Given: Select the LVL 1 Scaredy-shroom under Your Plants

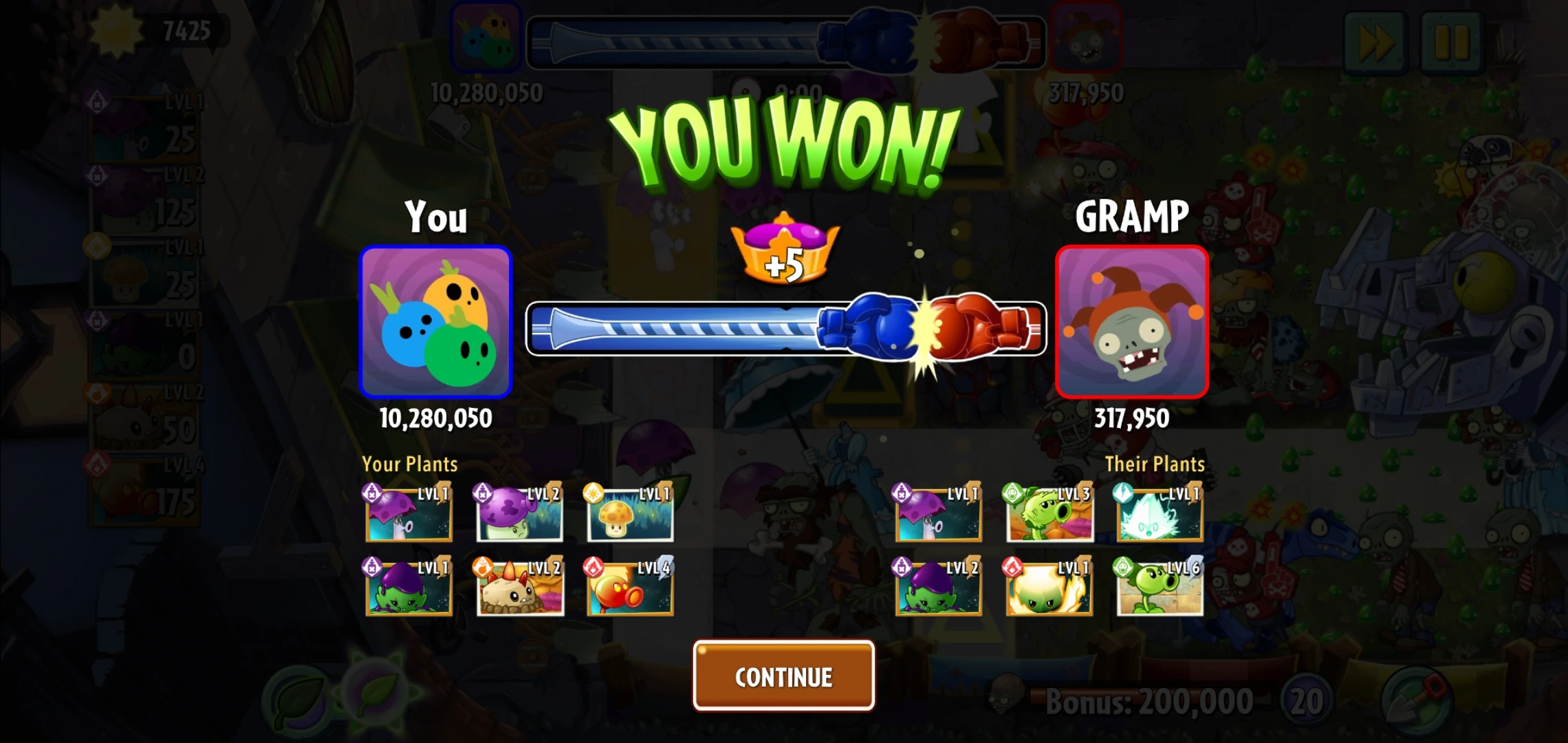Looking at the screenshot, I should point(409,514).
